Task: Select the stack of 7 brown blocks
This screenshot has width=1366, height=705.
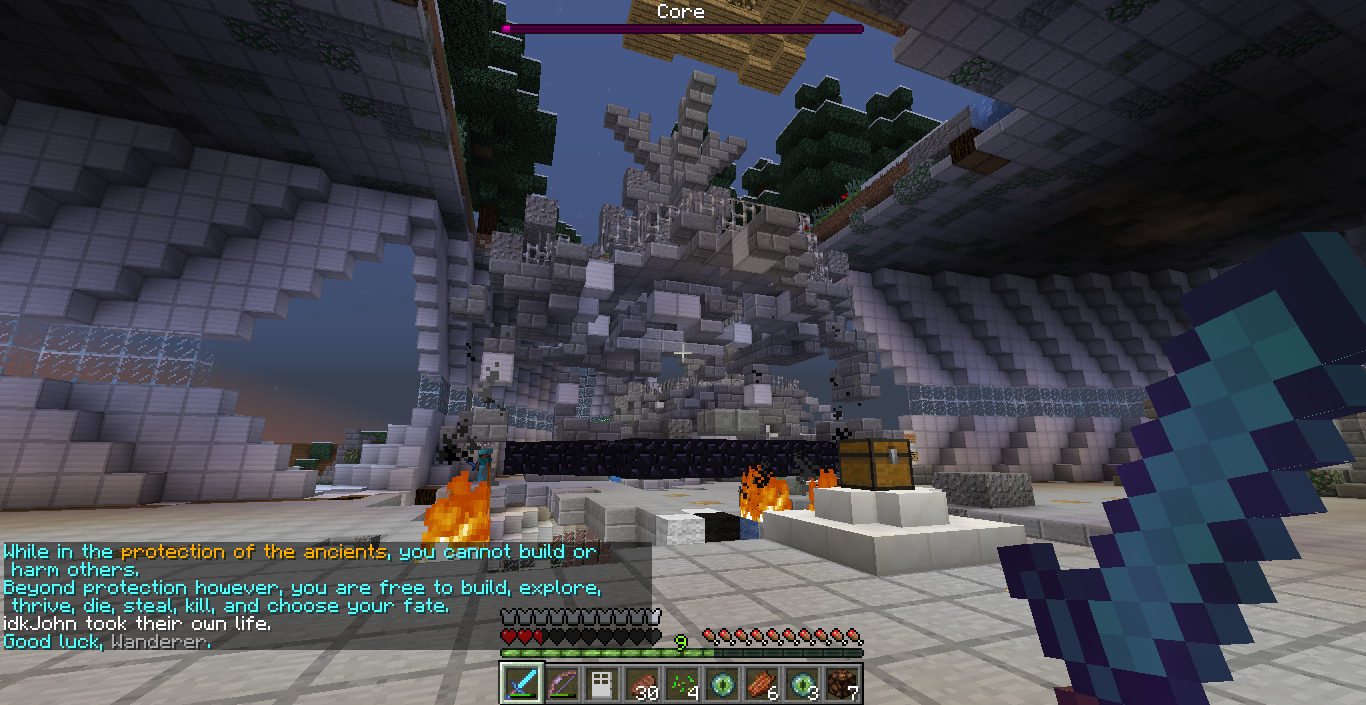Action: [841, 684]
